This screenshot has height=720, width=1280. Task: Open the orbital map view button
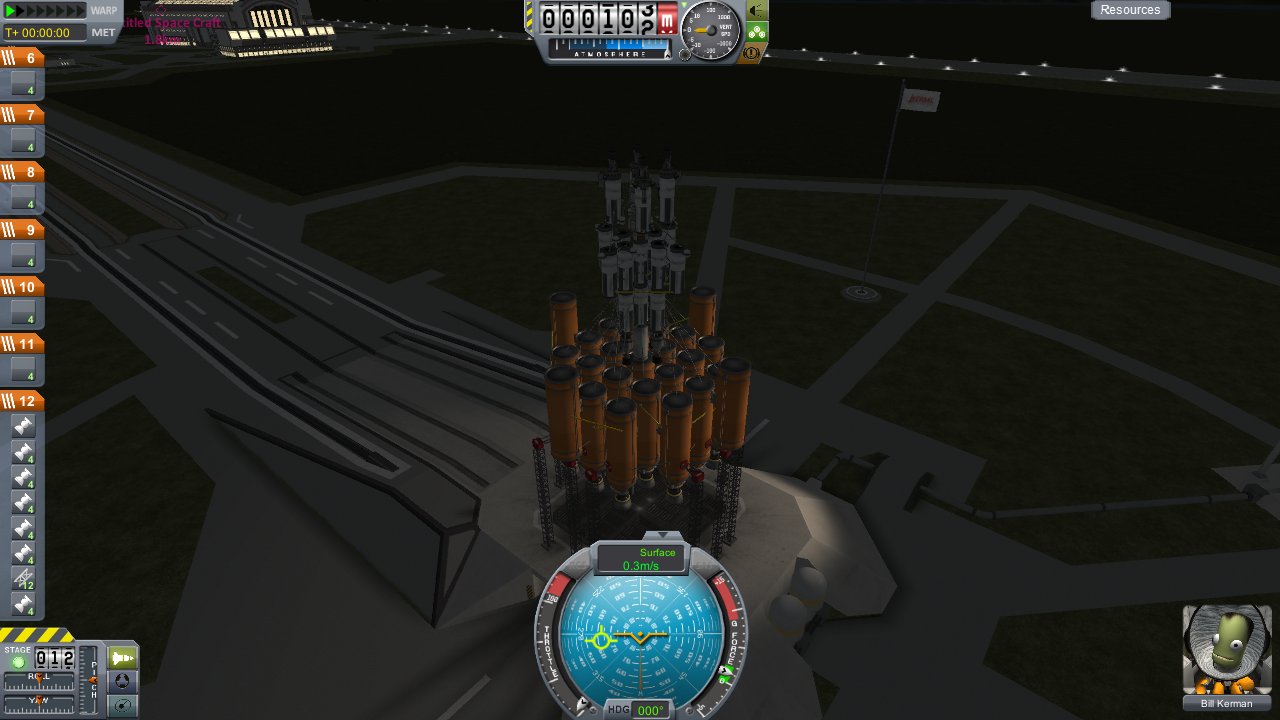[x=122, y=705]
